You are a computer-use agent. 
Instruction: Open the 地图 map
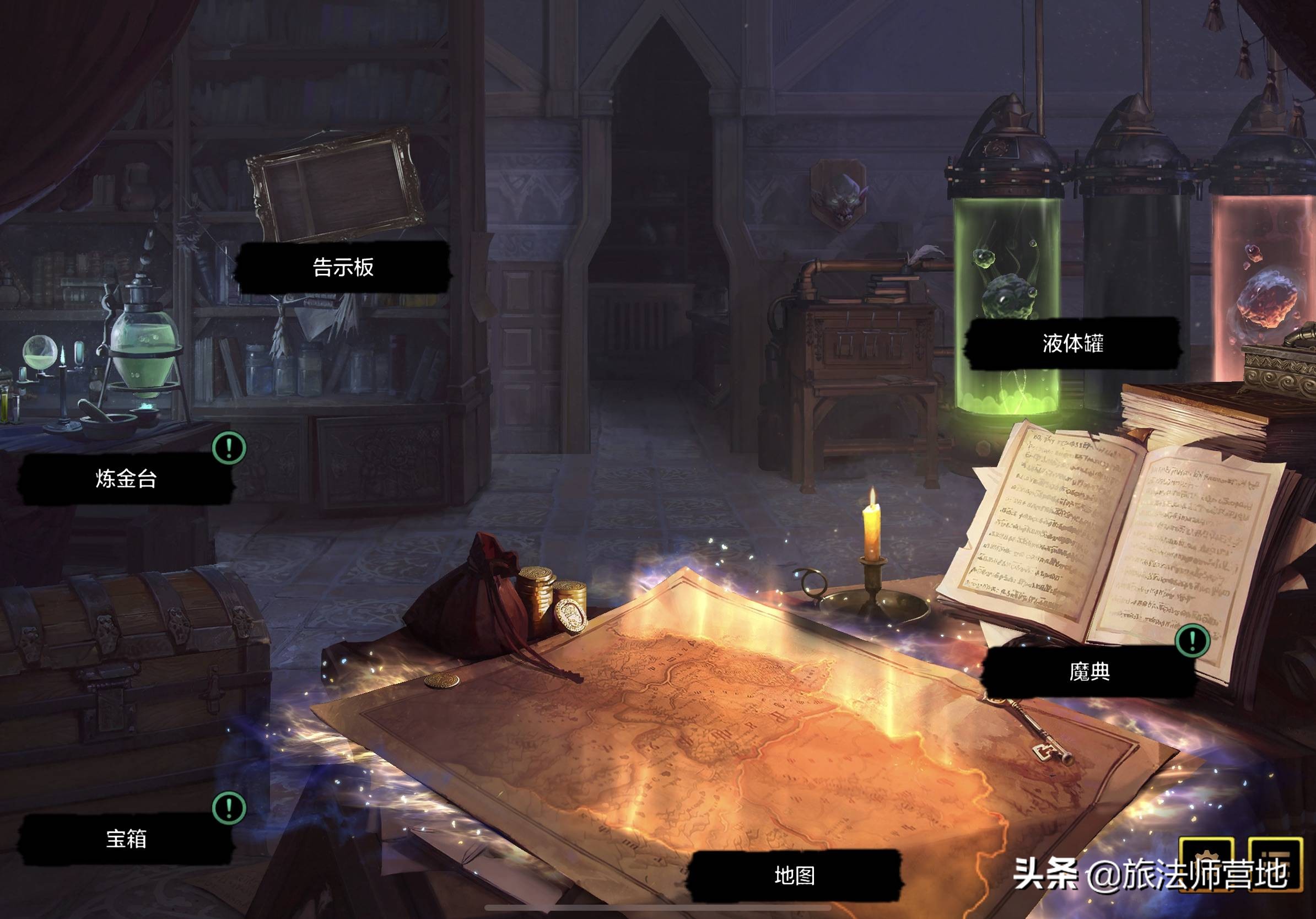pos(794,875)
